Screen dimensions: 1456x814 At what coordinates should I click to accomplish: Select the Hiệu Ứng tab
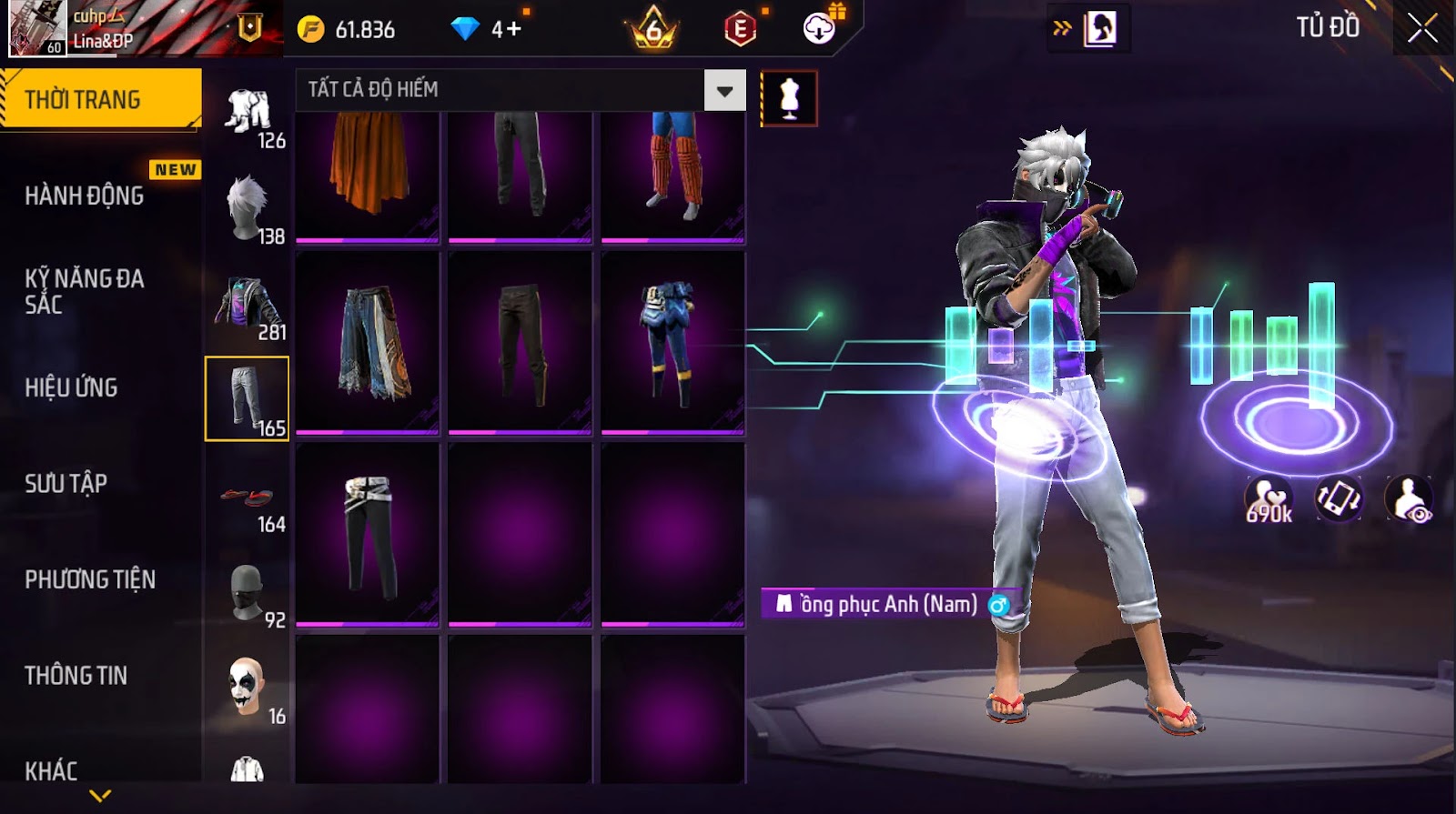71,387
